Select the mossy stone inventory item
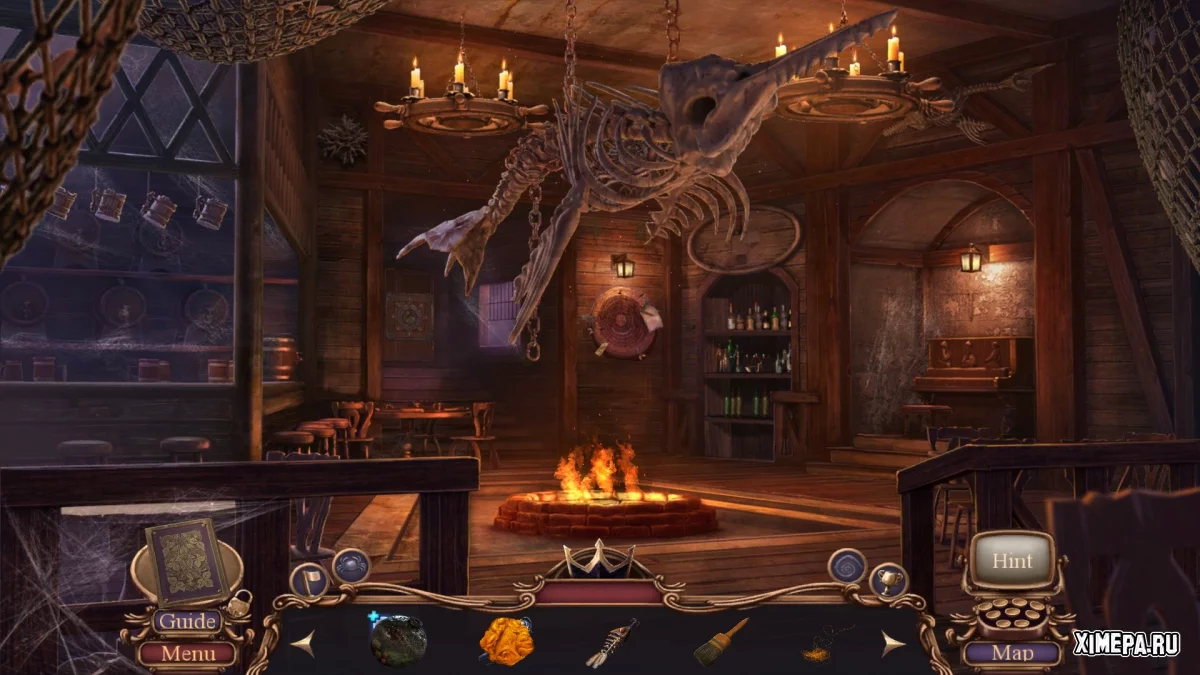The width and height of the screenshot is (1200, 675). 398,641
